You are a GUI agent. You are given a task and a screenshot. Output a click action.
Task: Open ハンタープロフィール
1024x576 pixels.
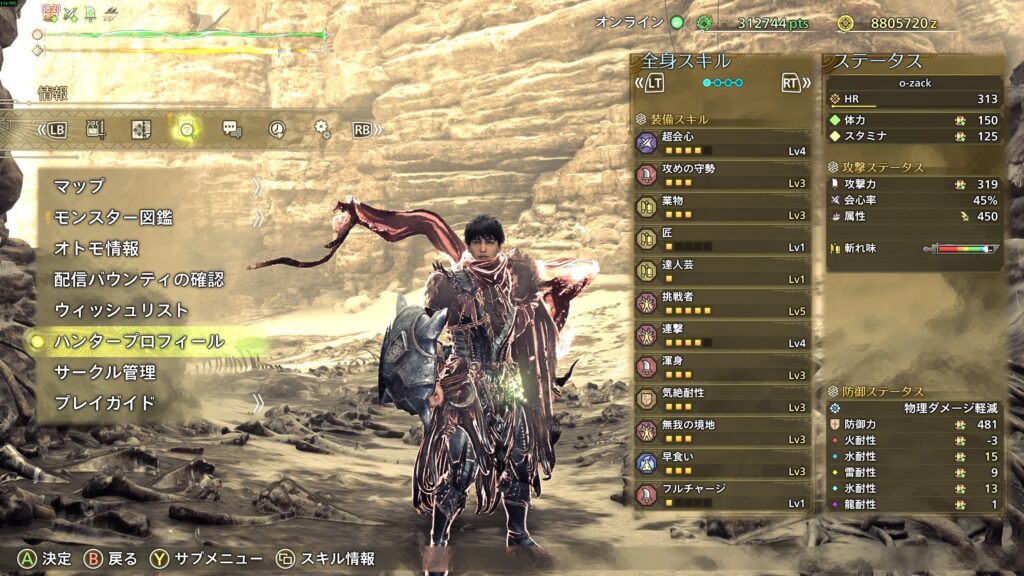click(x=138, y=341)
